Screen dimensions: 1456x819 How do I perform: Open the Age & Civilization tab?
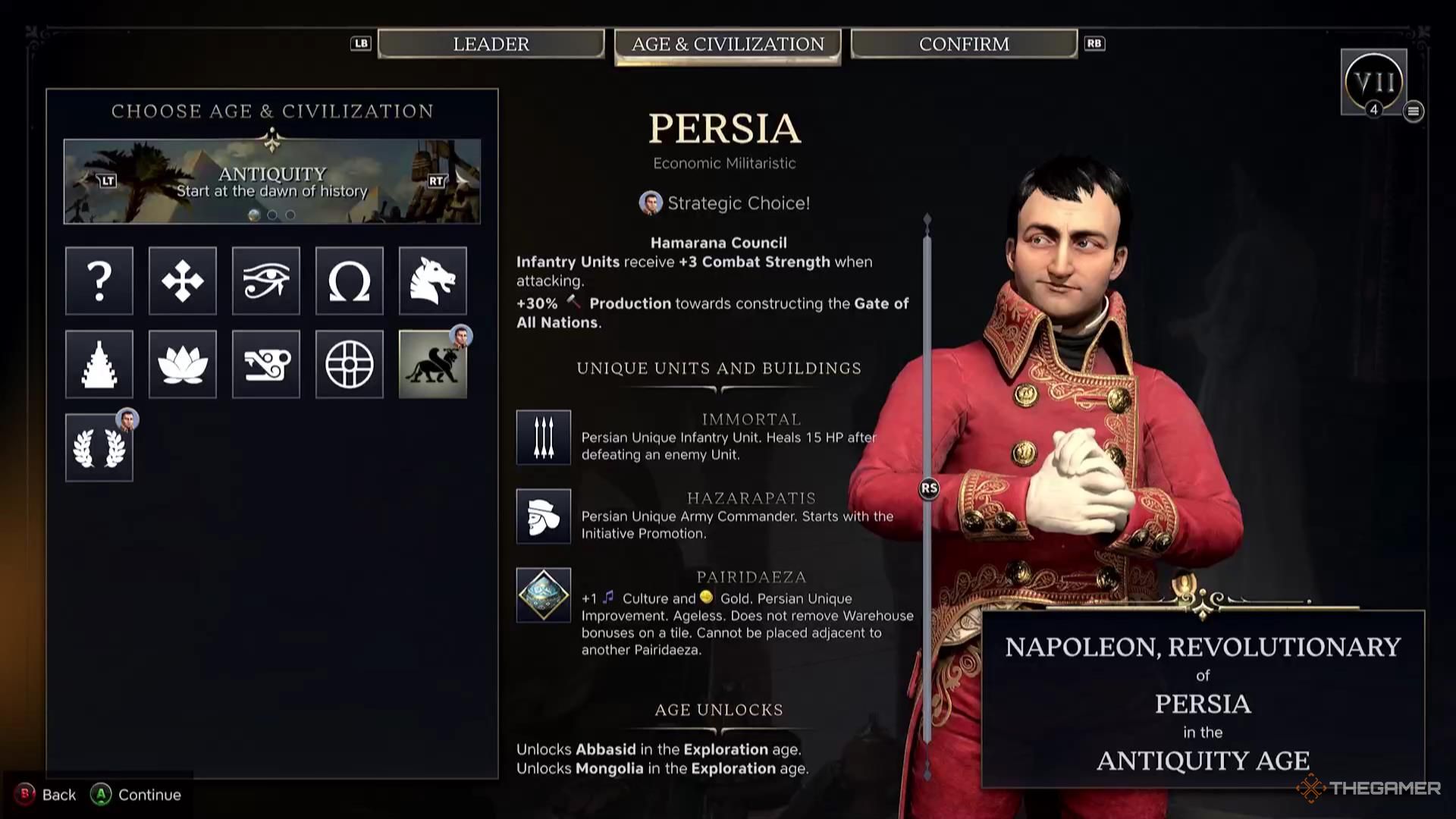727,45
